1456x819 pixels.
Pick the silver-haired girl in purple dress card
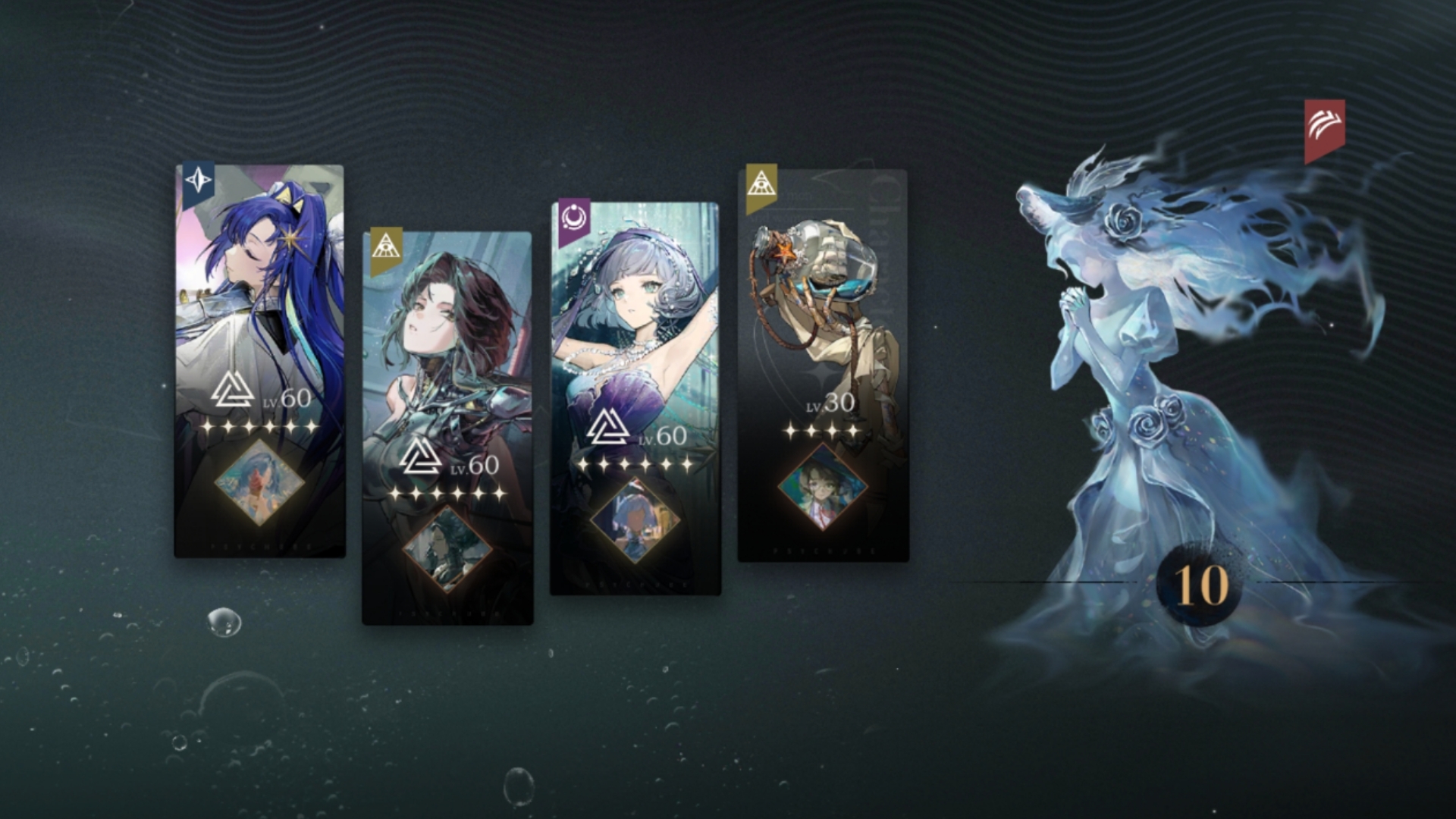coord(635,318)
